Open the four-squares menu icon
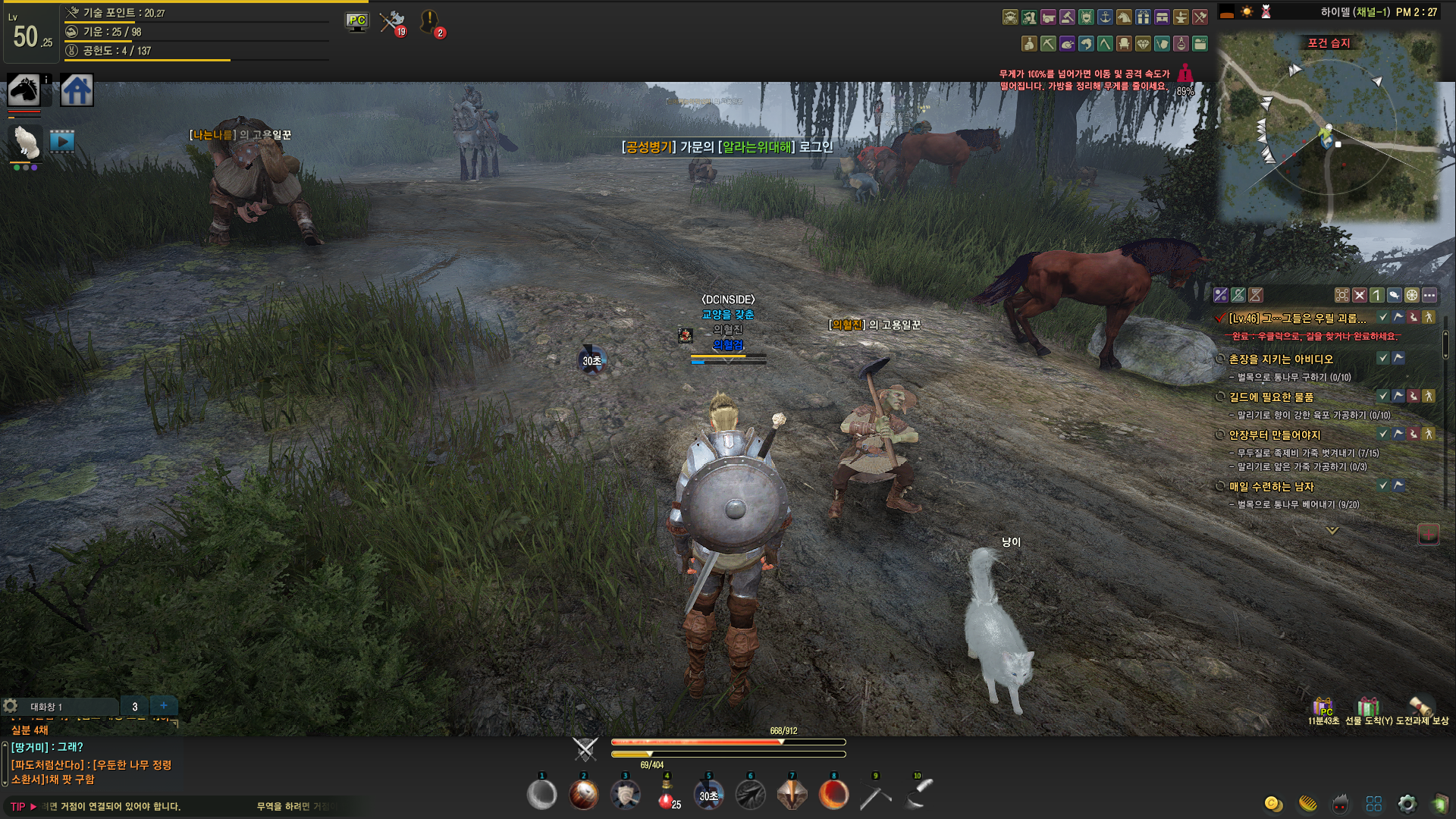Viewport: 1456px width, 819px height. pos(1374,804)
